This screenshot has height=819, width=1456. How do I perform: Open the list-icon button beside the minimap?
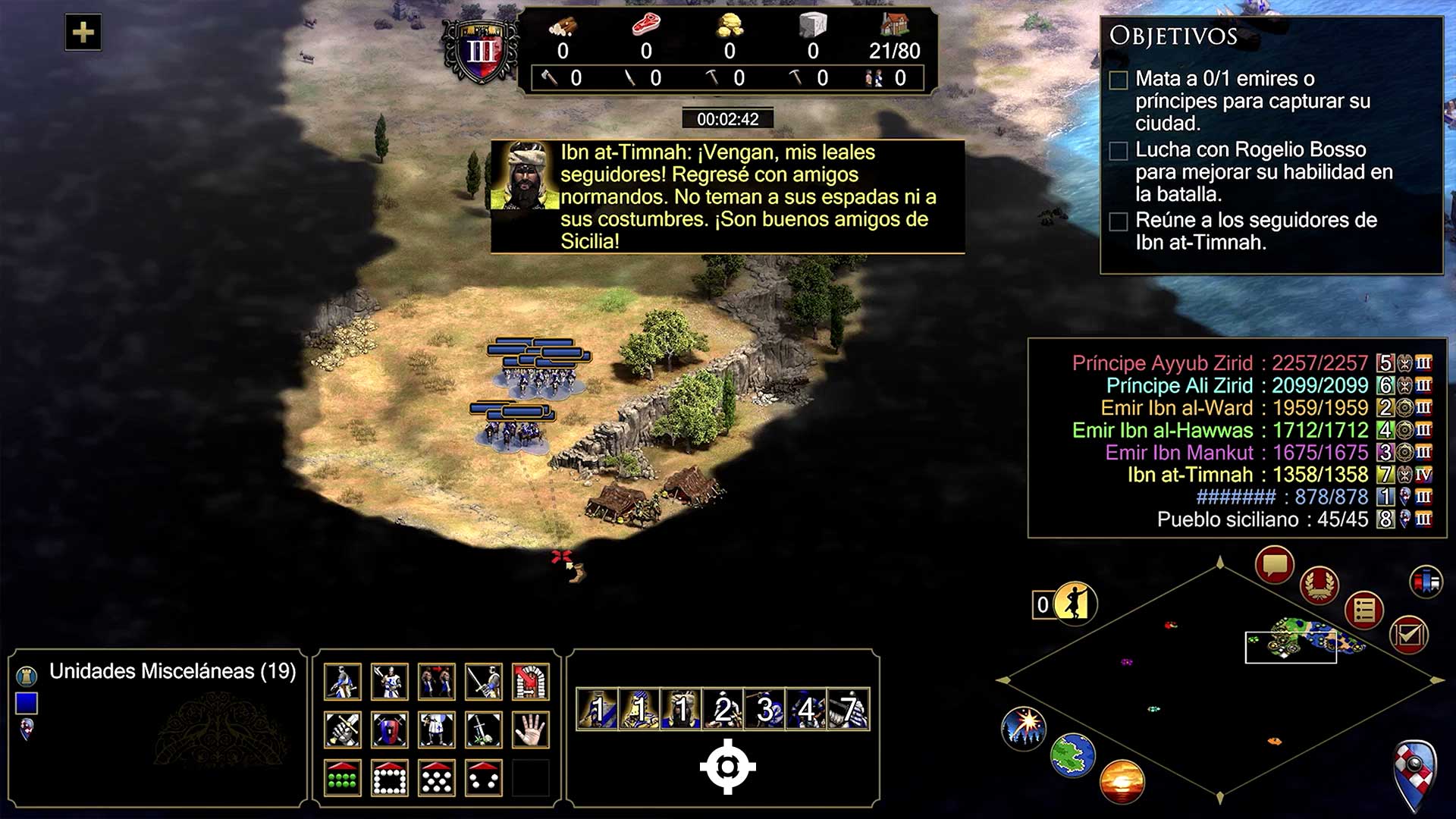pyautogui.click(x=1364, y=610)
